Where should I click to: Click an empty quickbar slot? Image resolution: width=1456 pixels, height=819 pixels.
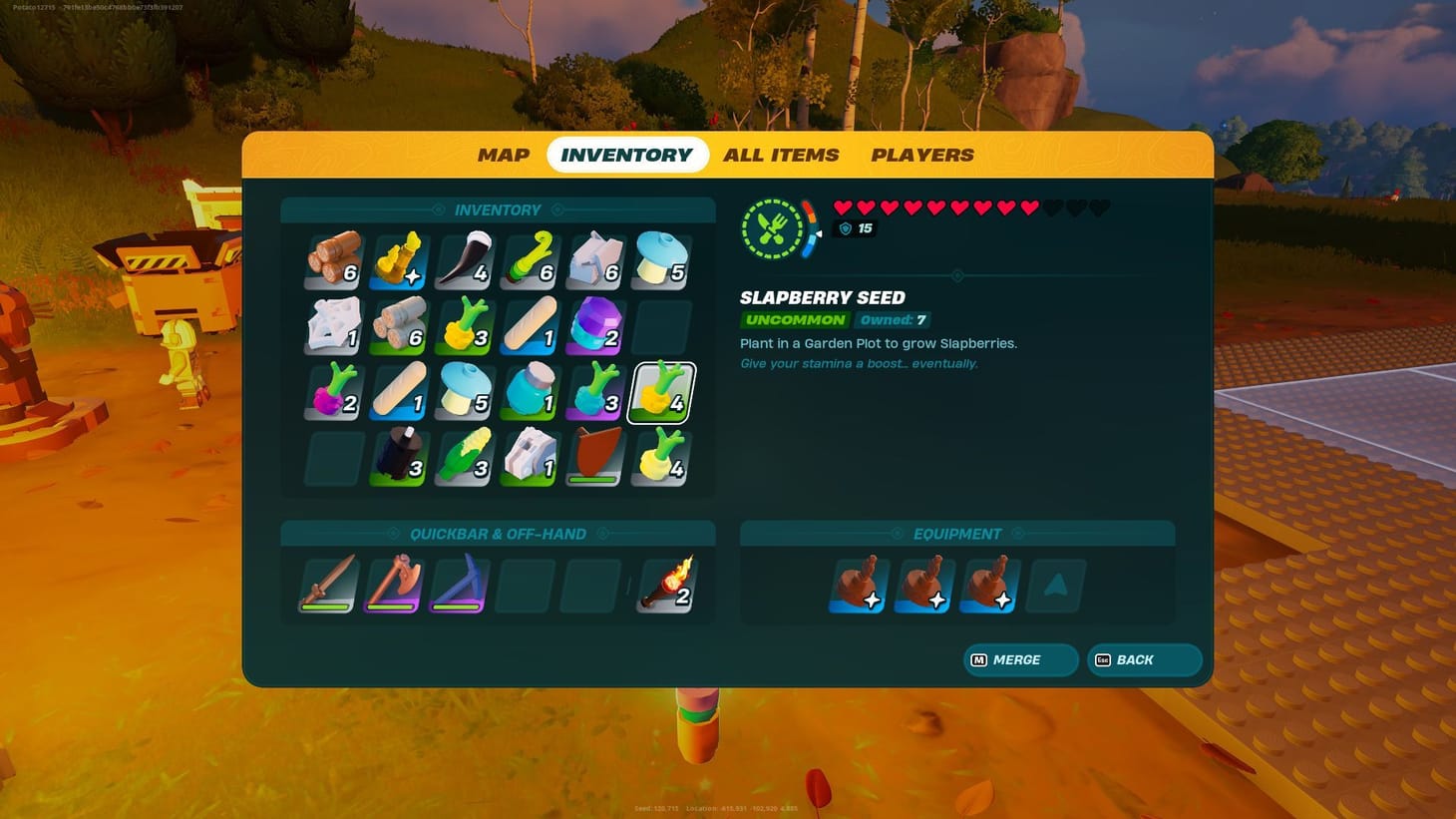pyautogui.click(x=529, y=584)
